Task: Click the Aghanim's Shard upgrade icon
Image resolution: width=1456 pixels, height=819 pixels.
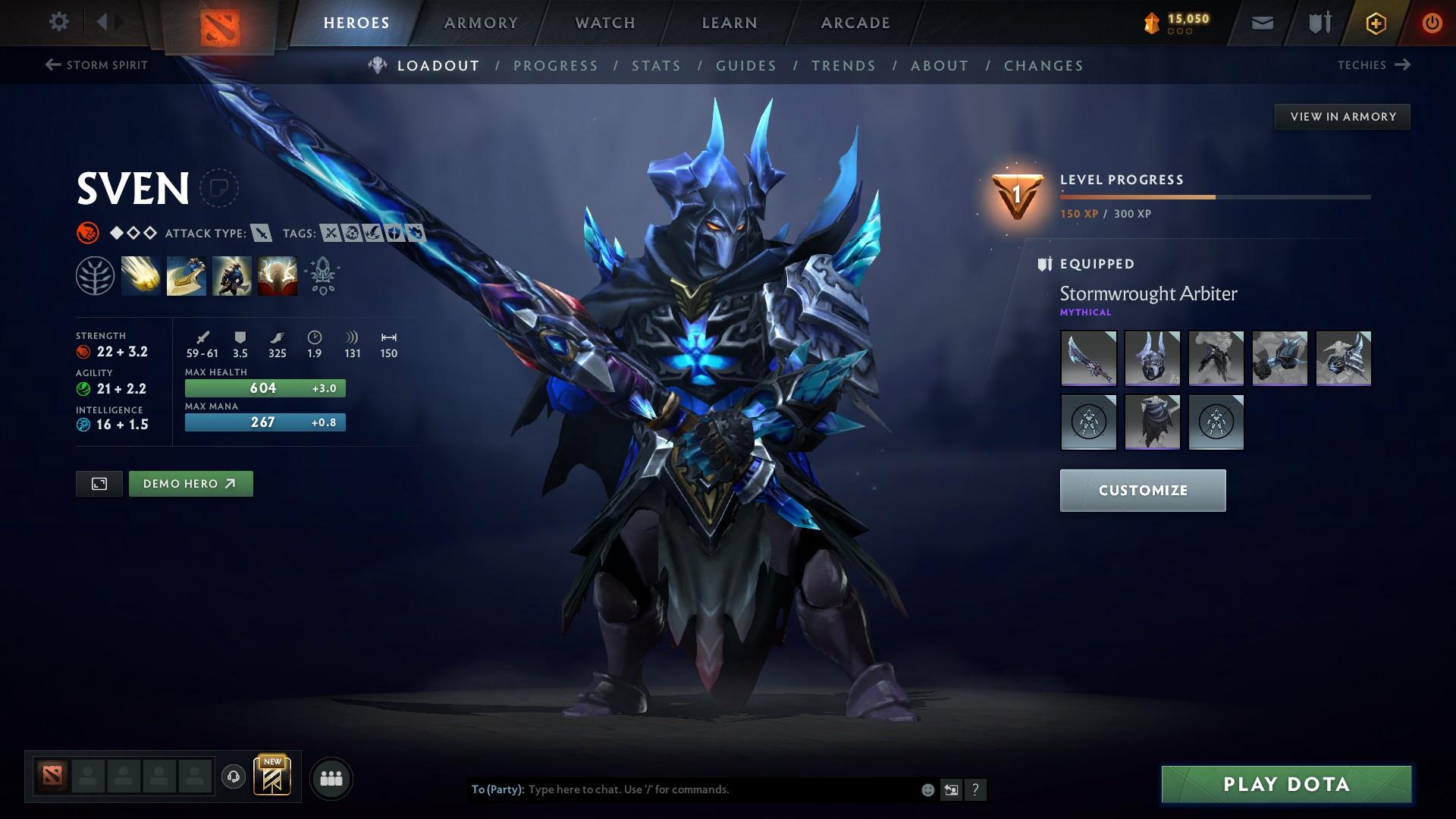Action: pyautogui.click(x=322, y=275)
